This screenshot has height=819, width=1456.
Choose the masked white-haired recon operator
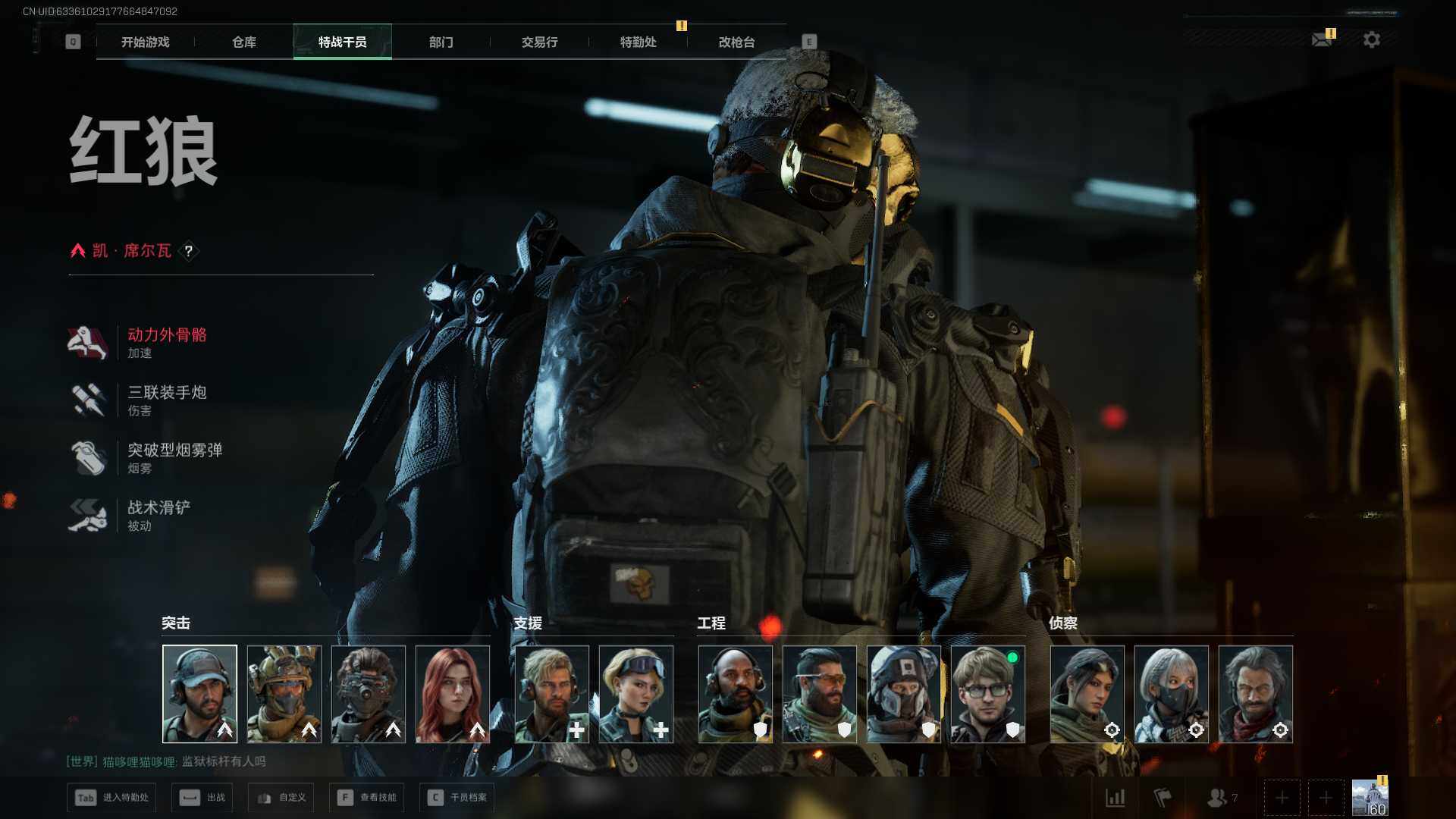coord(1171,694)
